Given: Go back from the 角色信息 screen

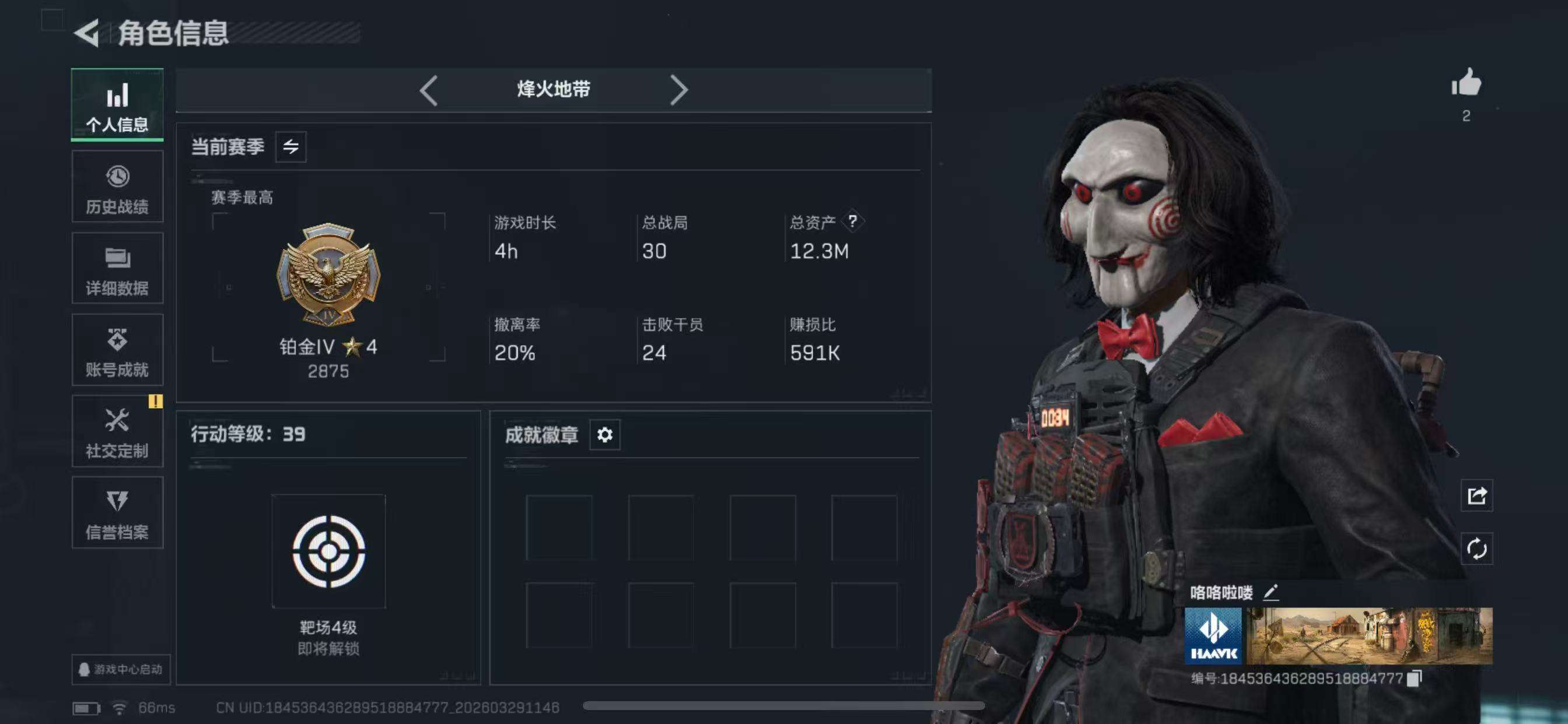Looking at the screenshot, I should coord(87,33).
